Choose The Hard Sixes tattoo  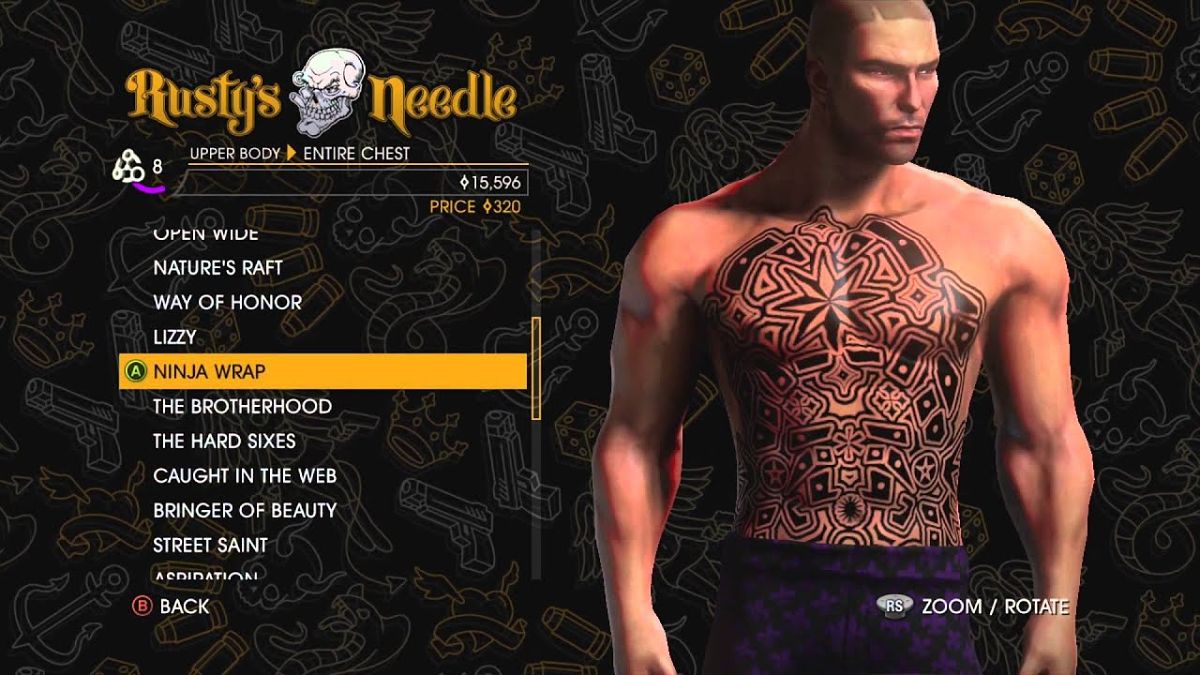[224, 441]
